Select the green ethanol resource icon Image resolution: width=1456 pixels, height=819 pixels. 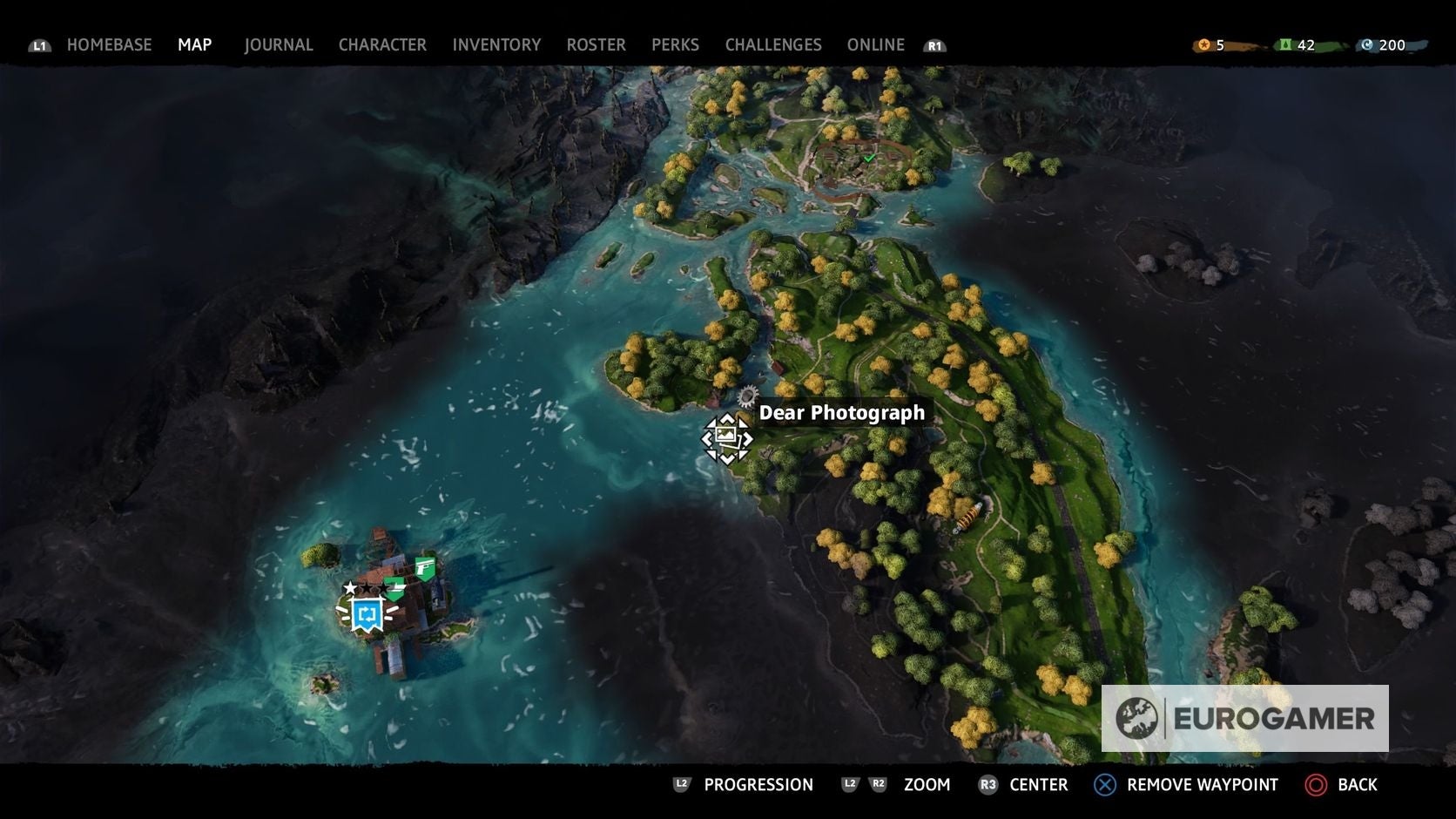[x=1285, y=44]
